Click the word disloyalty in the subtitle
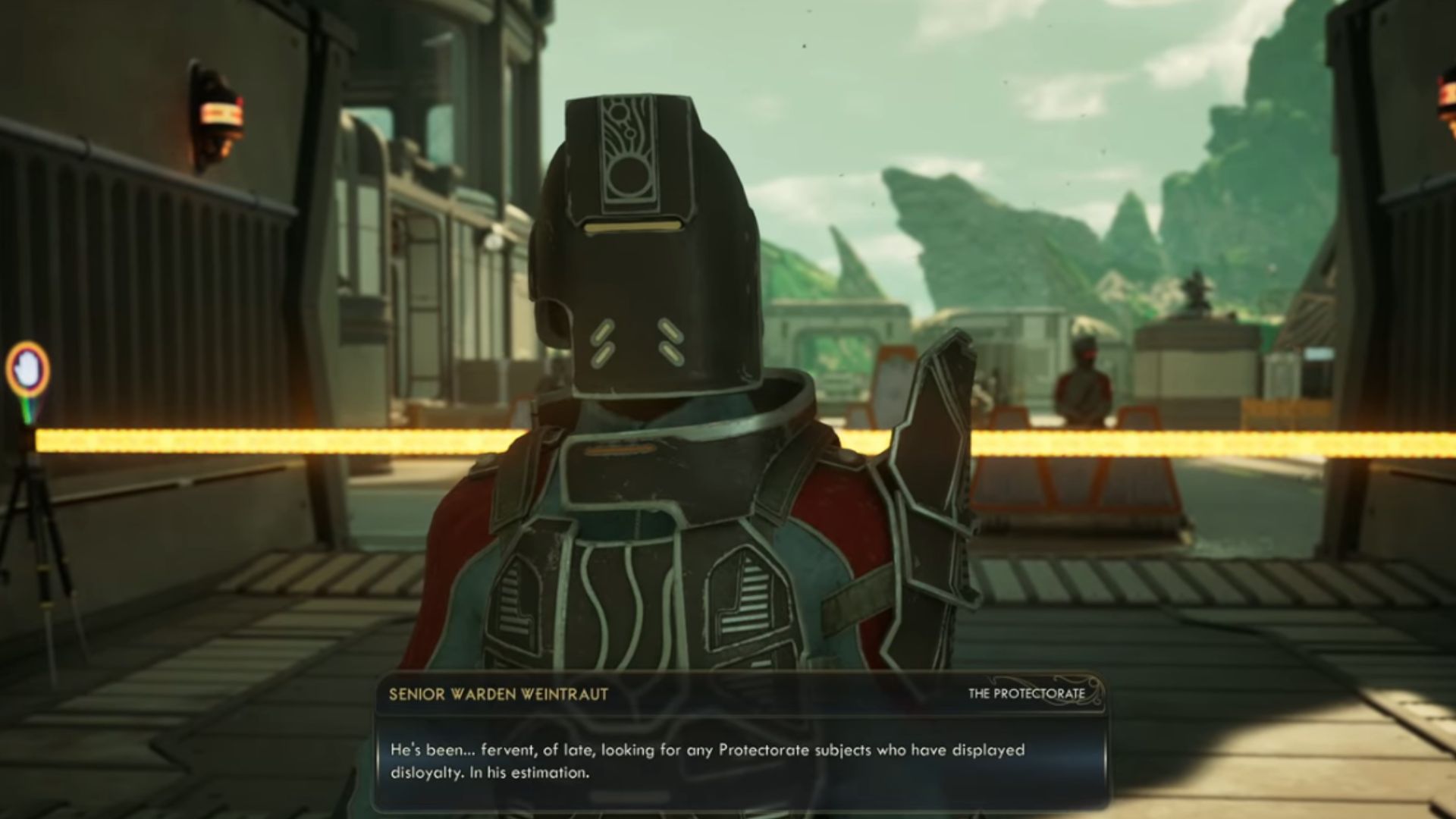1456x819 pixels. (x=425, y=773)
